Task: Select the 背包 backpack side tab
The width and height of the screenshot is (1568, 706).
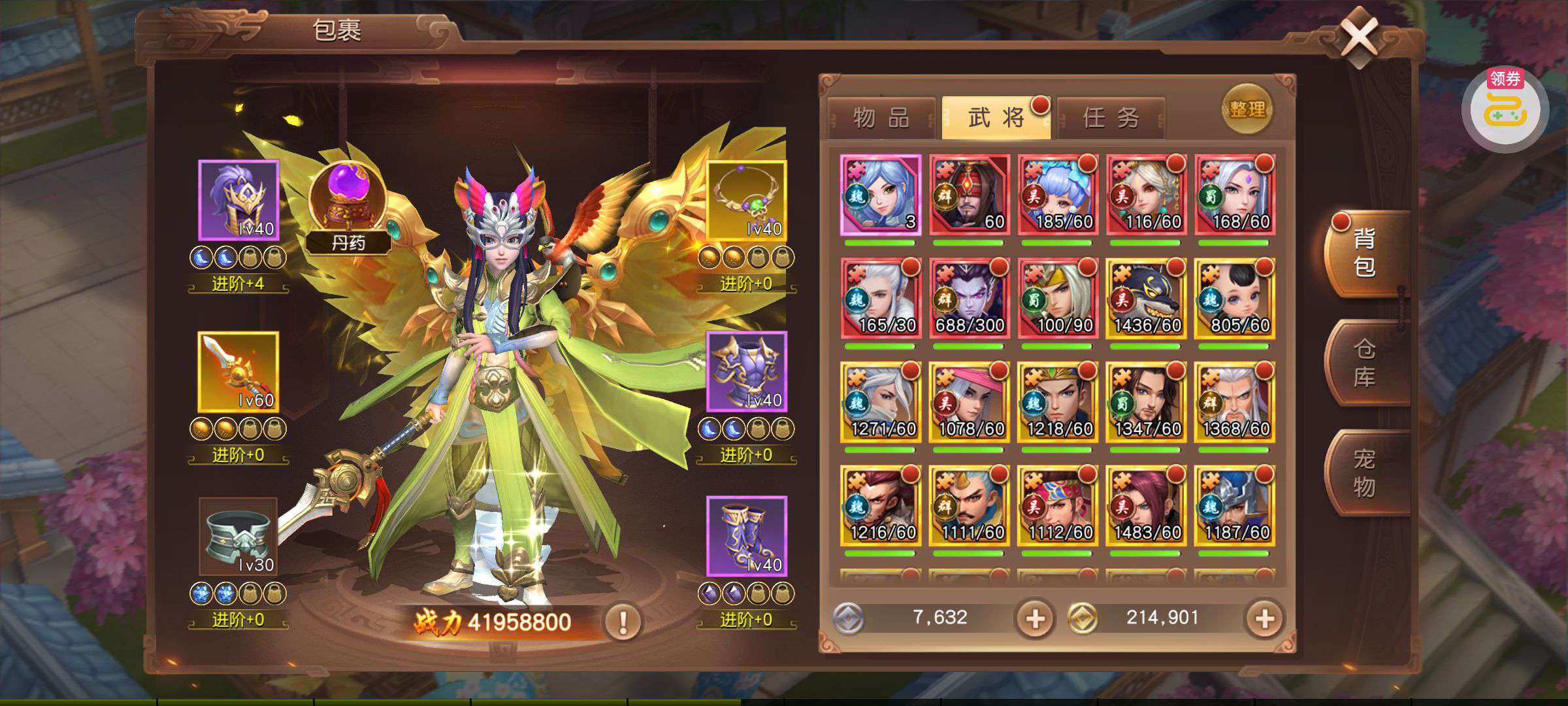Action: point(1364,253)
